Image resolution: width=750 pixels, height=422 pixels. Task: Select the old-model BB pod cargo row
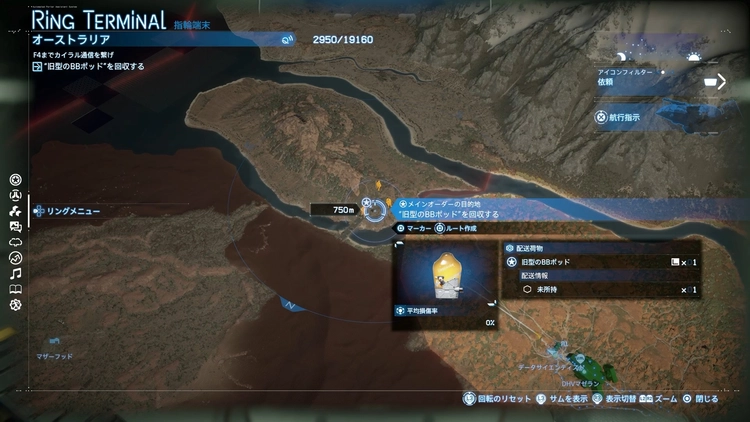point(602,262)
